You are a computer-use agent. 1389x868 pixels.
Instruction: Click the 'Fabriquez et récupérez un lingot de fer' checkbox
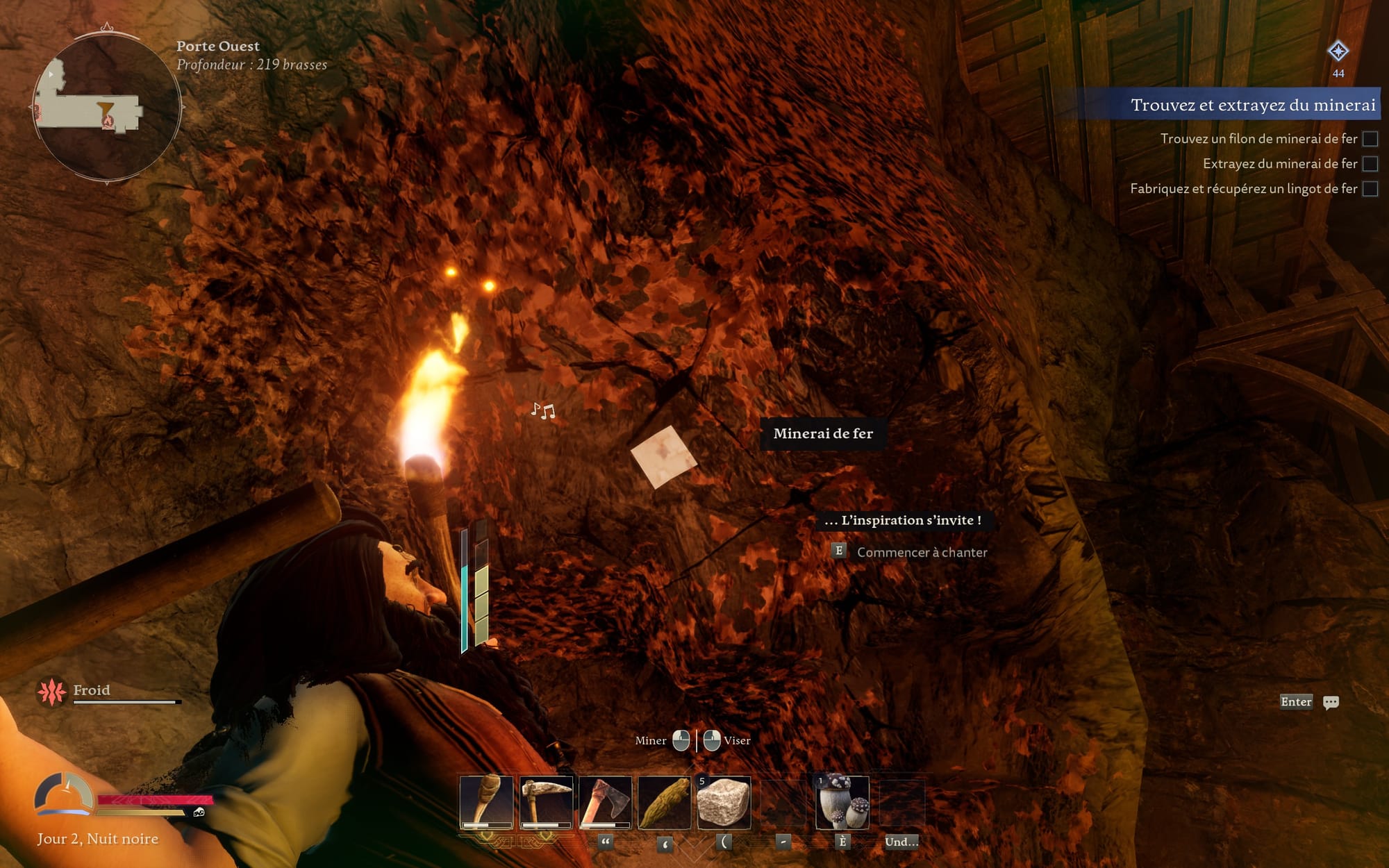pos(1370,189)
